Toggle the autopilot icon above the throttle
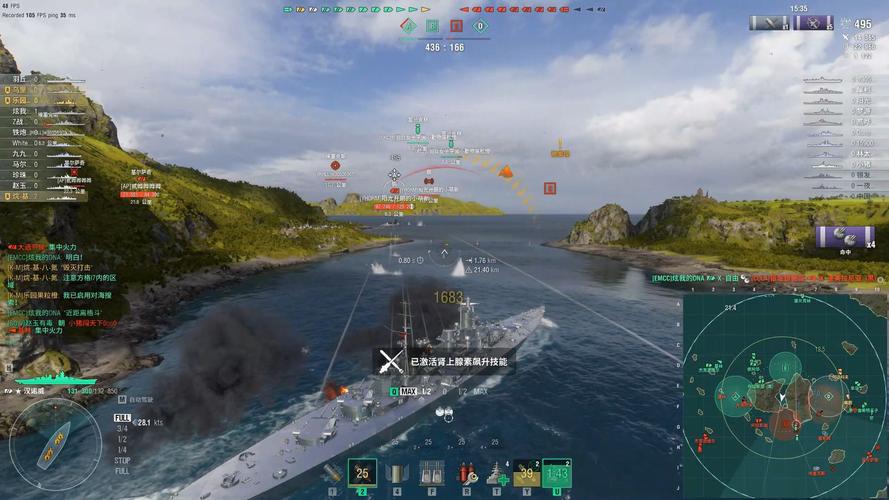 pos(120,398)
